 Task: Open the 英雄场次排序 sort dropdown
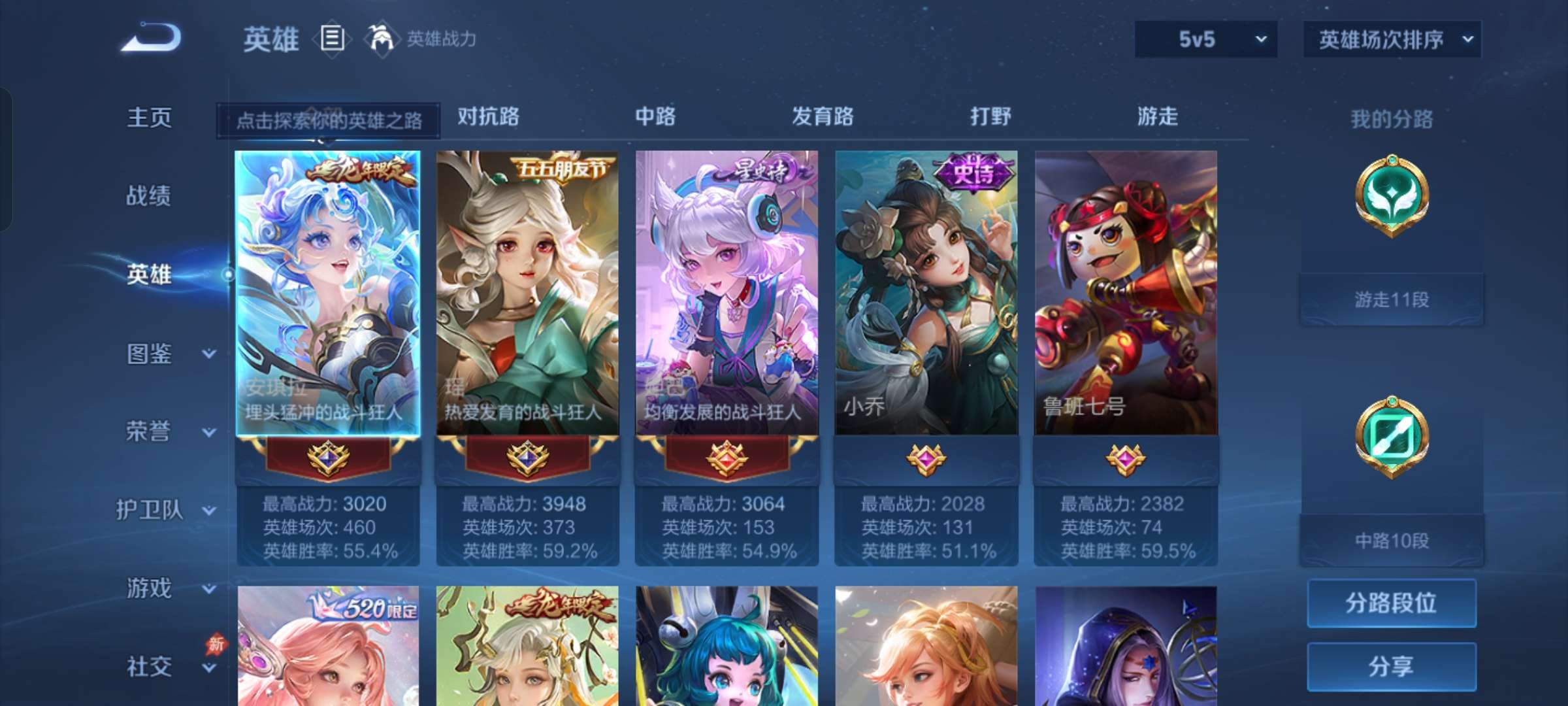coord(1392,39)
